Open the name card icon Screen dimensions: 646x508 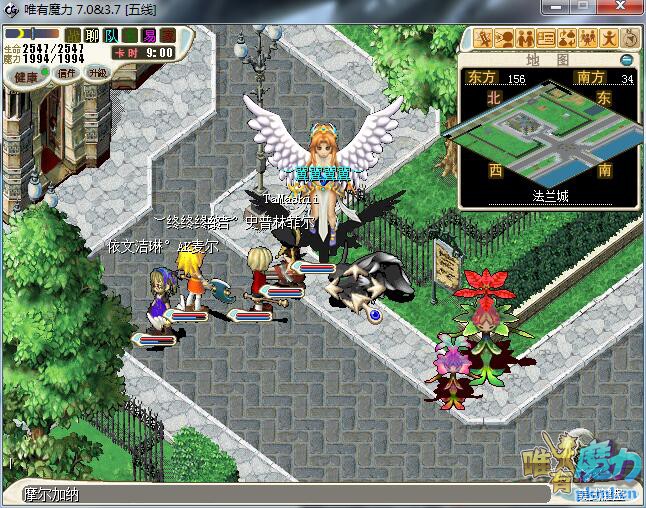point(546,39)
